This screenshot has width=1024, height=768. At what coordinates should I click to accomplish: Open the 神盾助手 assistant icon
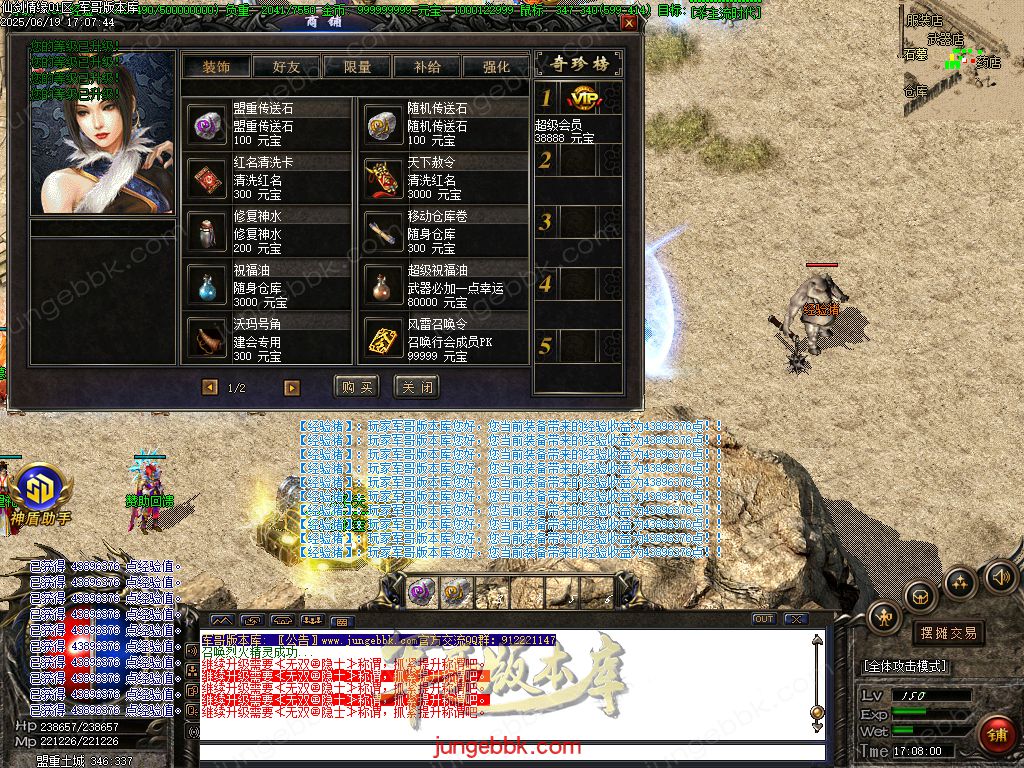click(40, 491)
